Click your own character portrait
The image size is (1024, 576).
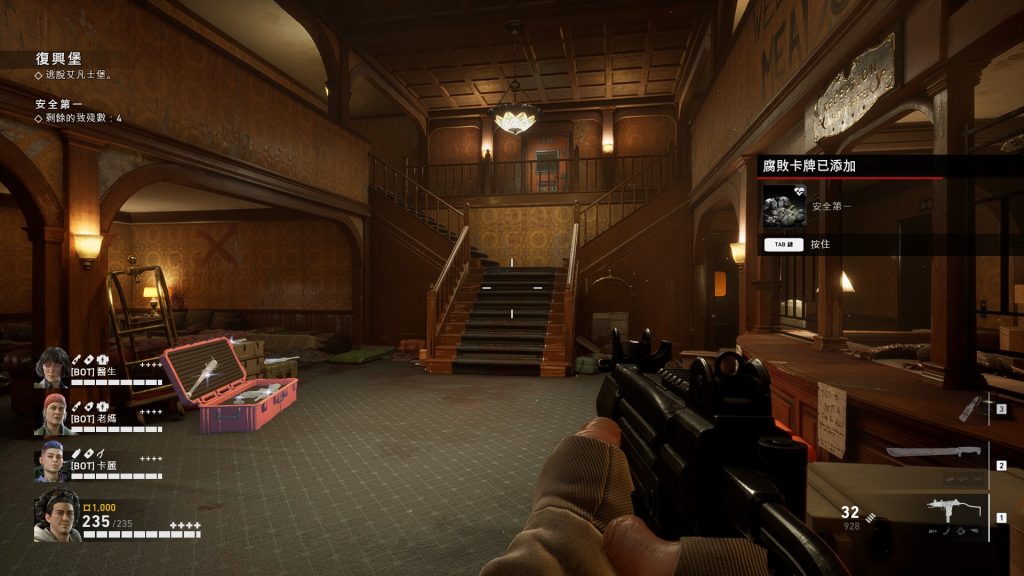click(x=57, y=517)
